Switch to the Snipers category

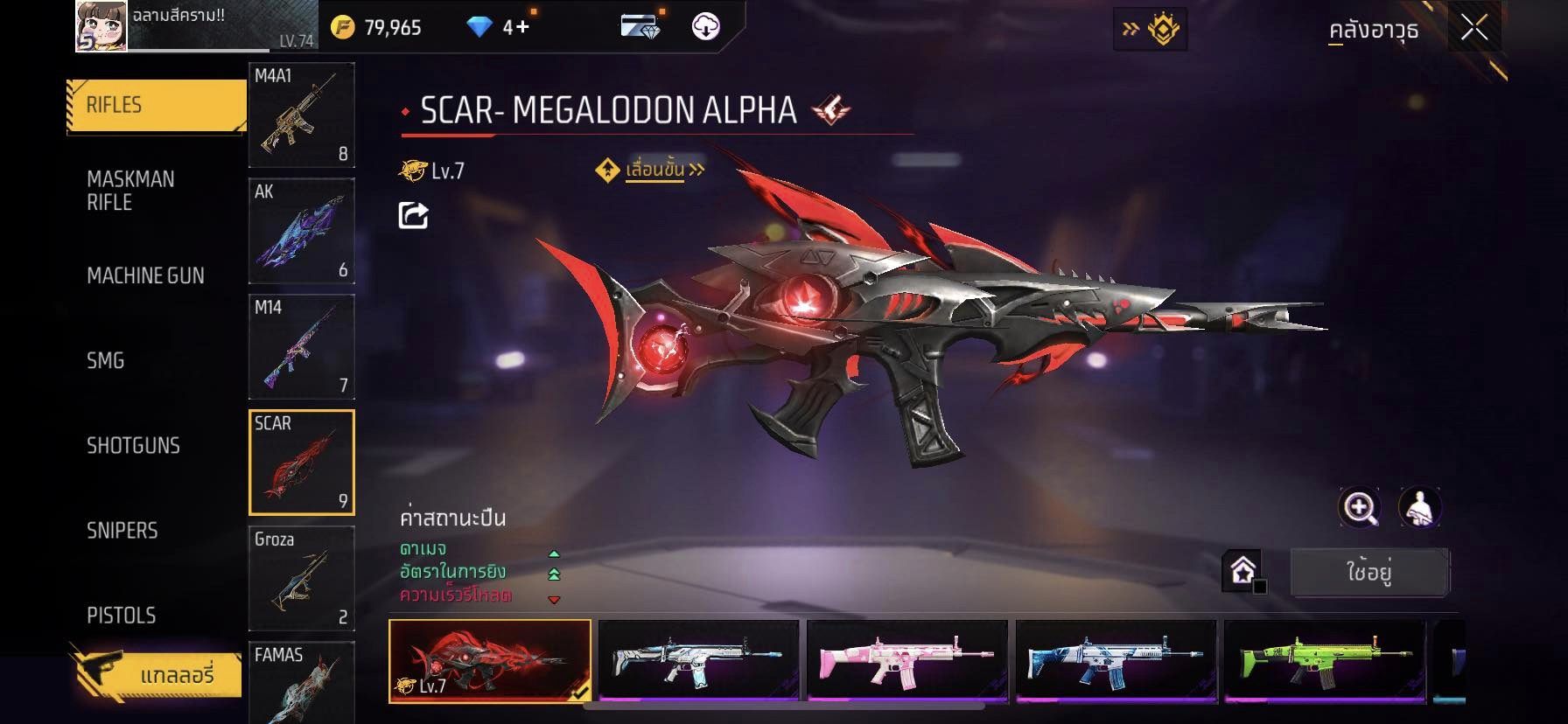[122, 530]
